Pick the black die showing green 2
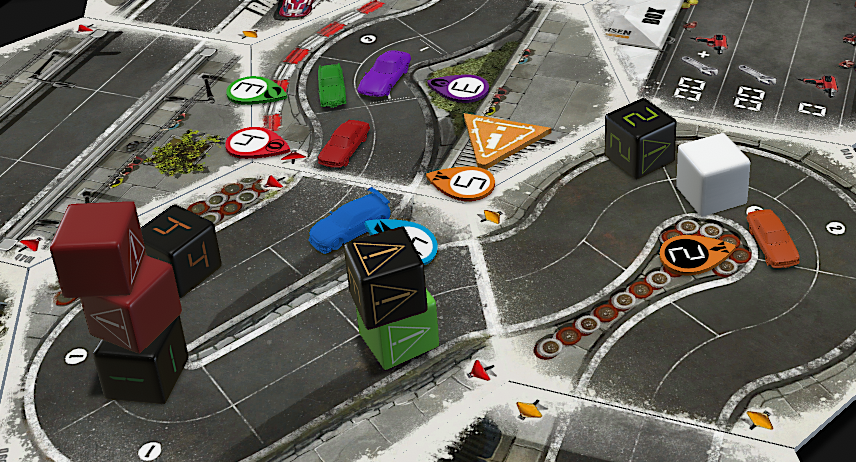This screenshot has width=856, height=462. tap(640, 140)
